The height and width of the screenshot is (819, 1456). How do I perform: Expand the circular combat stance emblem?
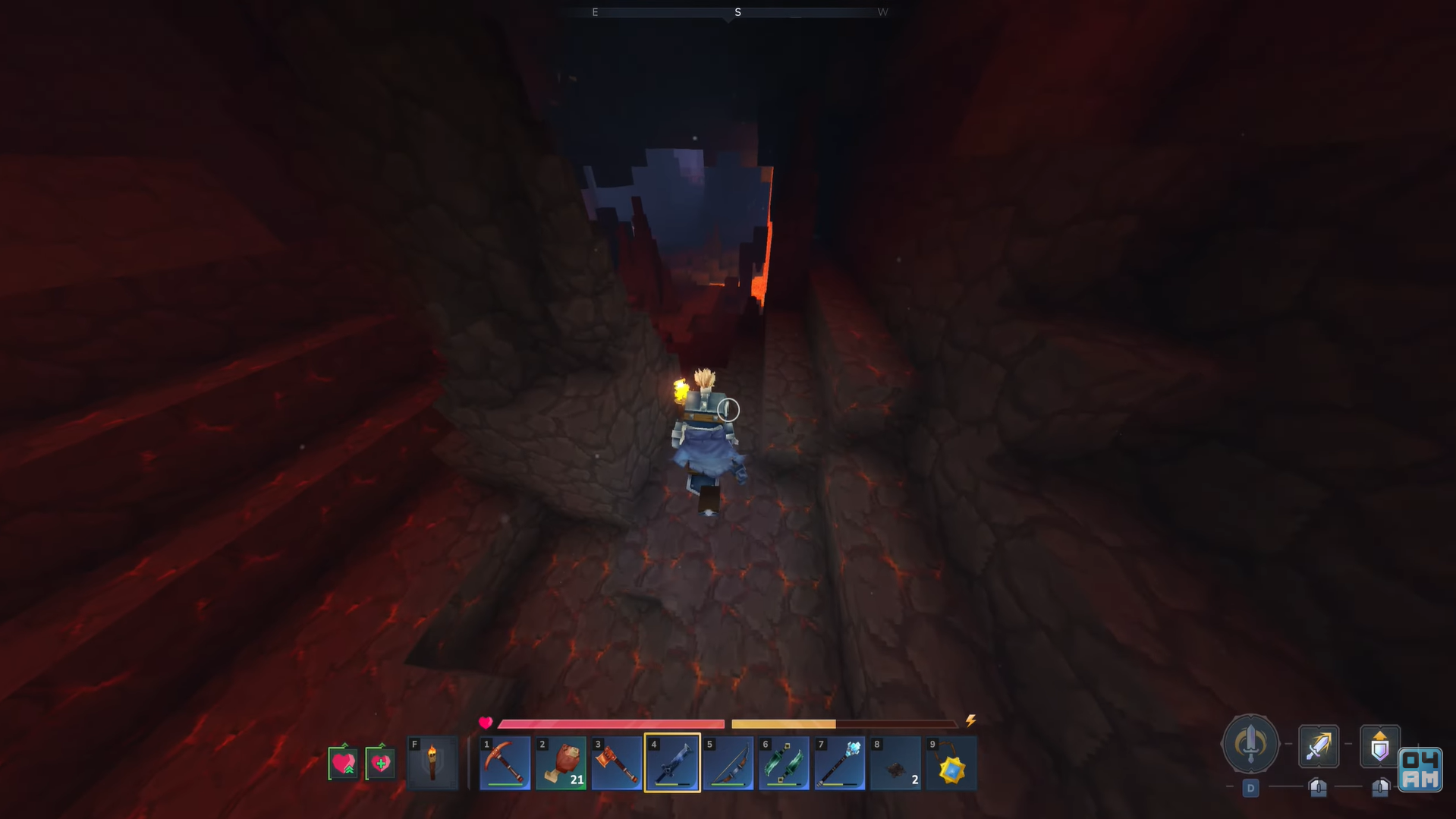1250,745
